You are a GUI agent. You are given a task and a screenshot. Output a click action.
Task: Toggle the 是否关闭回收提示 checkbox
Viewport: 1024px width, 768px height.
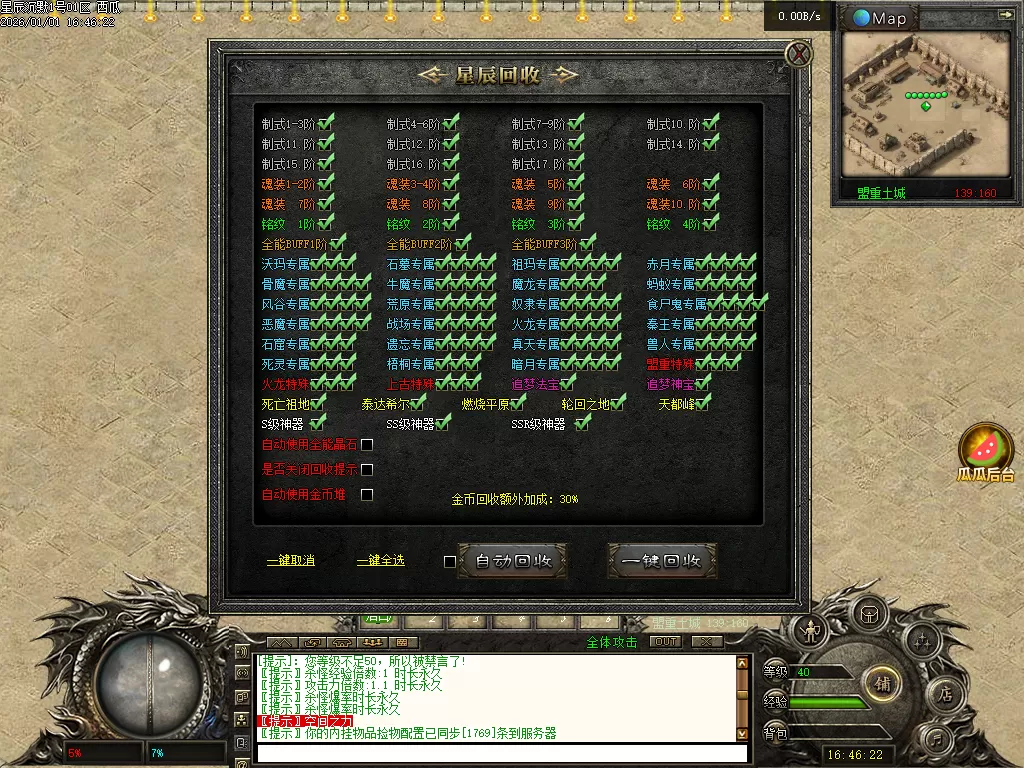tap(367, 469)
